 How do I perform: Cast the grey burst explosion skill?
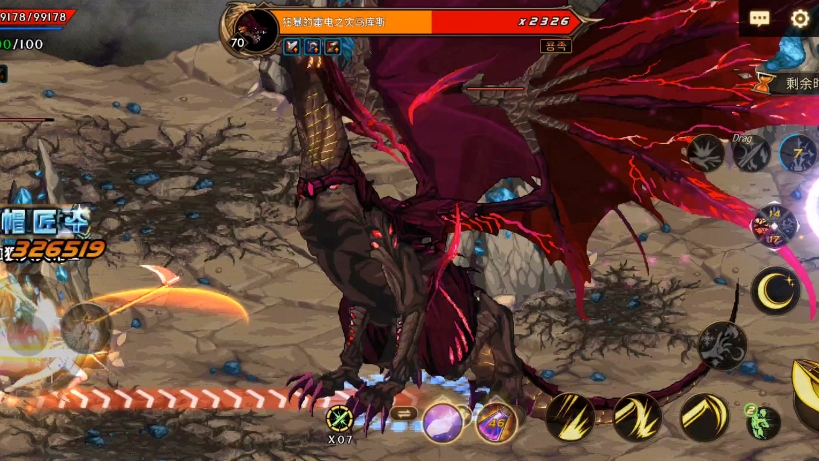706,153
